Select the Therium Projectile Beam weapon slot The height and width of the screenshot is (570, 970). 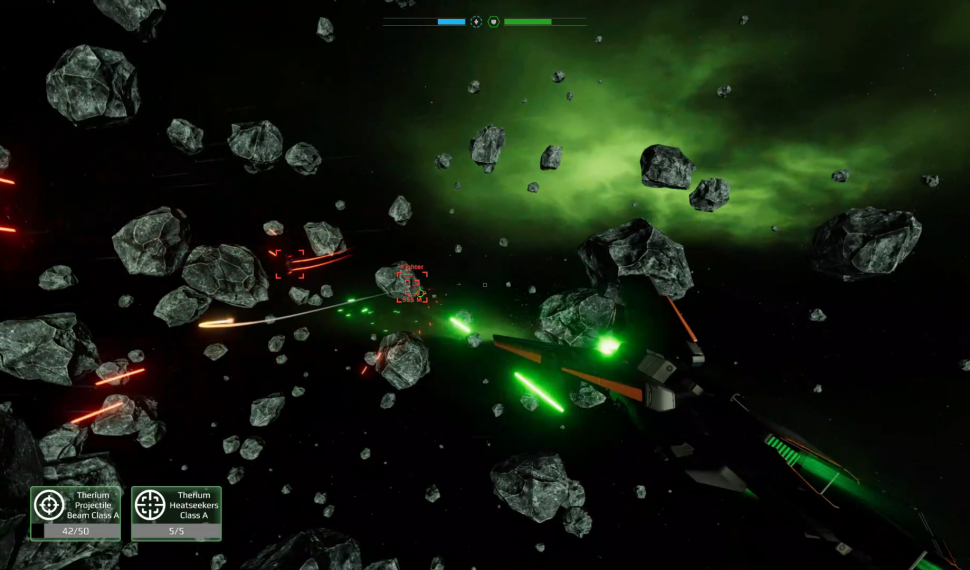click(75, 512)
